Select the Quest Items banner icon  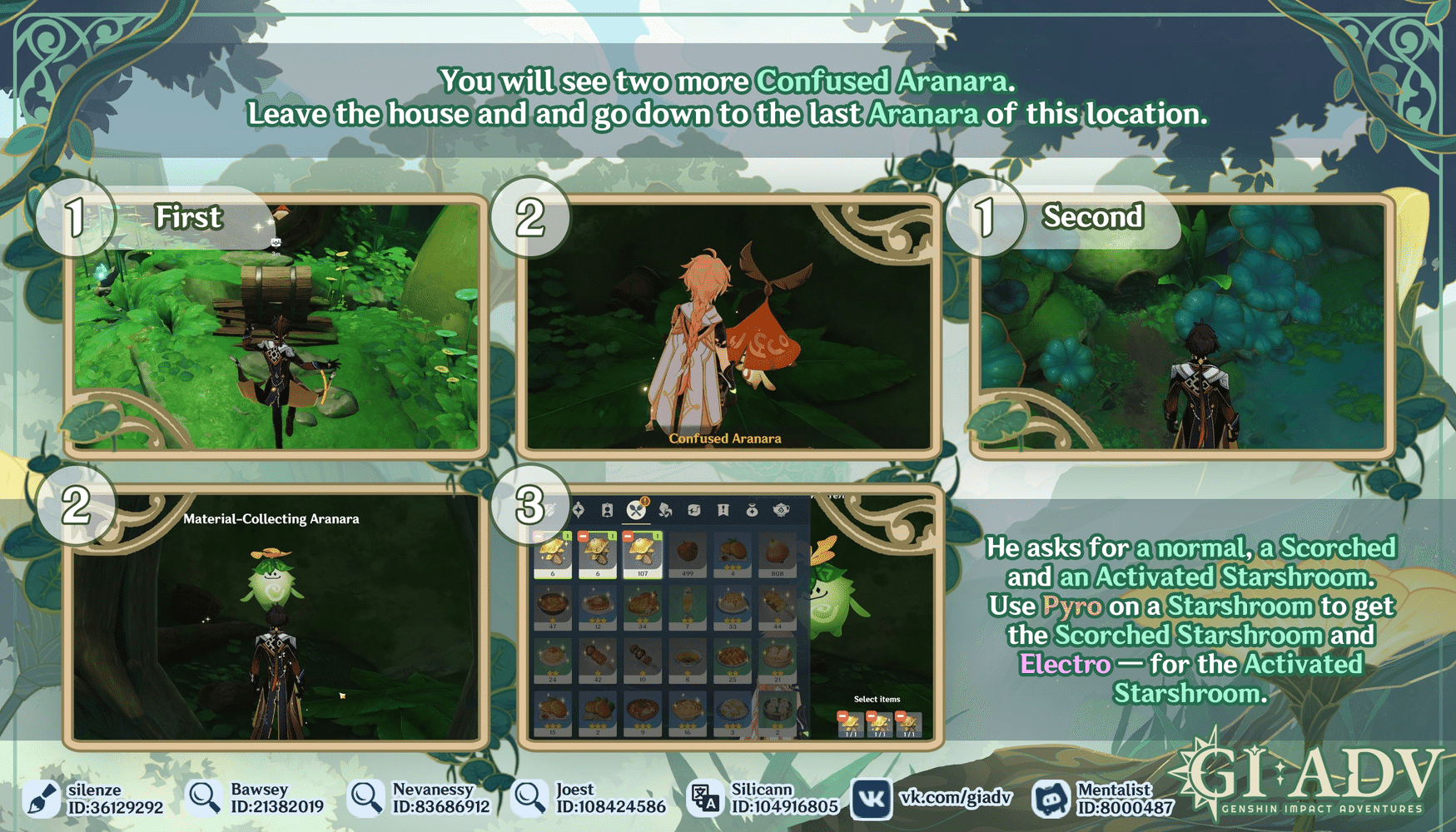pos(723,510)
